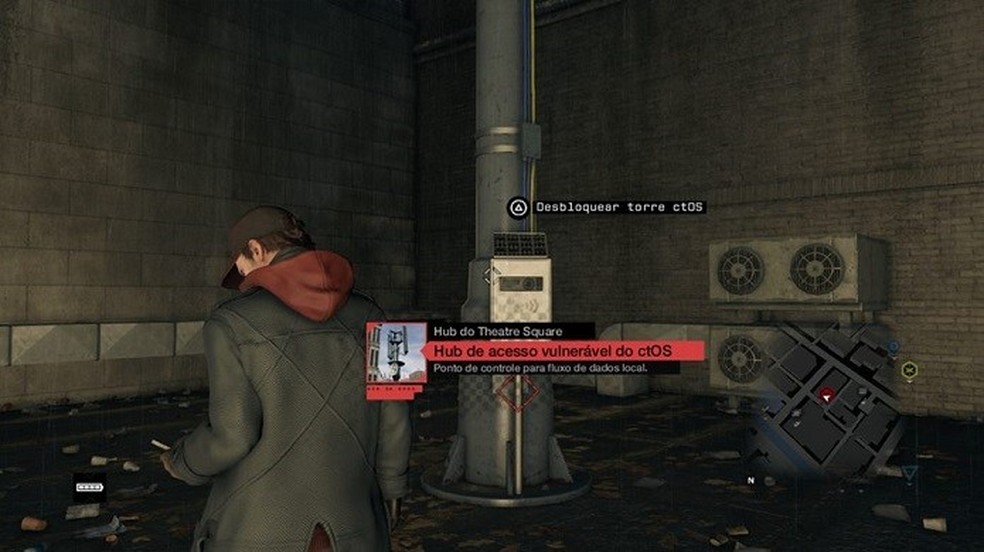Image resolution: width=984 pixels, height=552 pixels.
Task: Click the blue circular marker beside minimap
Action: 893,347
